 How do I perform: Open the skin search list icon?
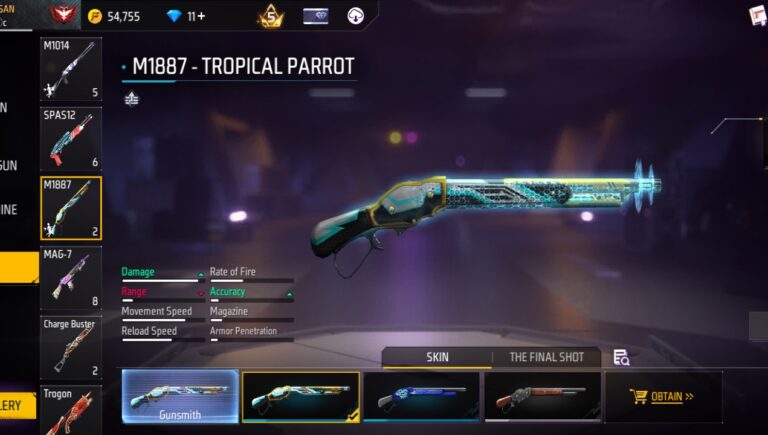621,357
